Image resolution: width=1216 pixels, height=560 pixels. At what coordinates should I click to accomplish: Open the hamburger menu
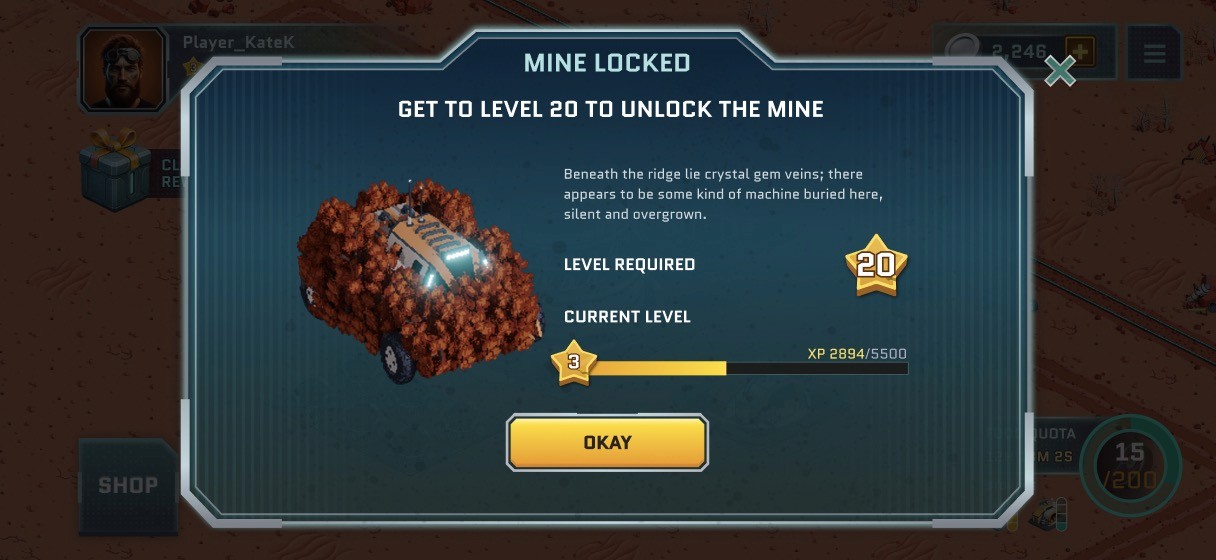[1154, 53]
